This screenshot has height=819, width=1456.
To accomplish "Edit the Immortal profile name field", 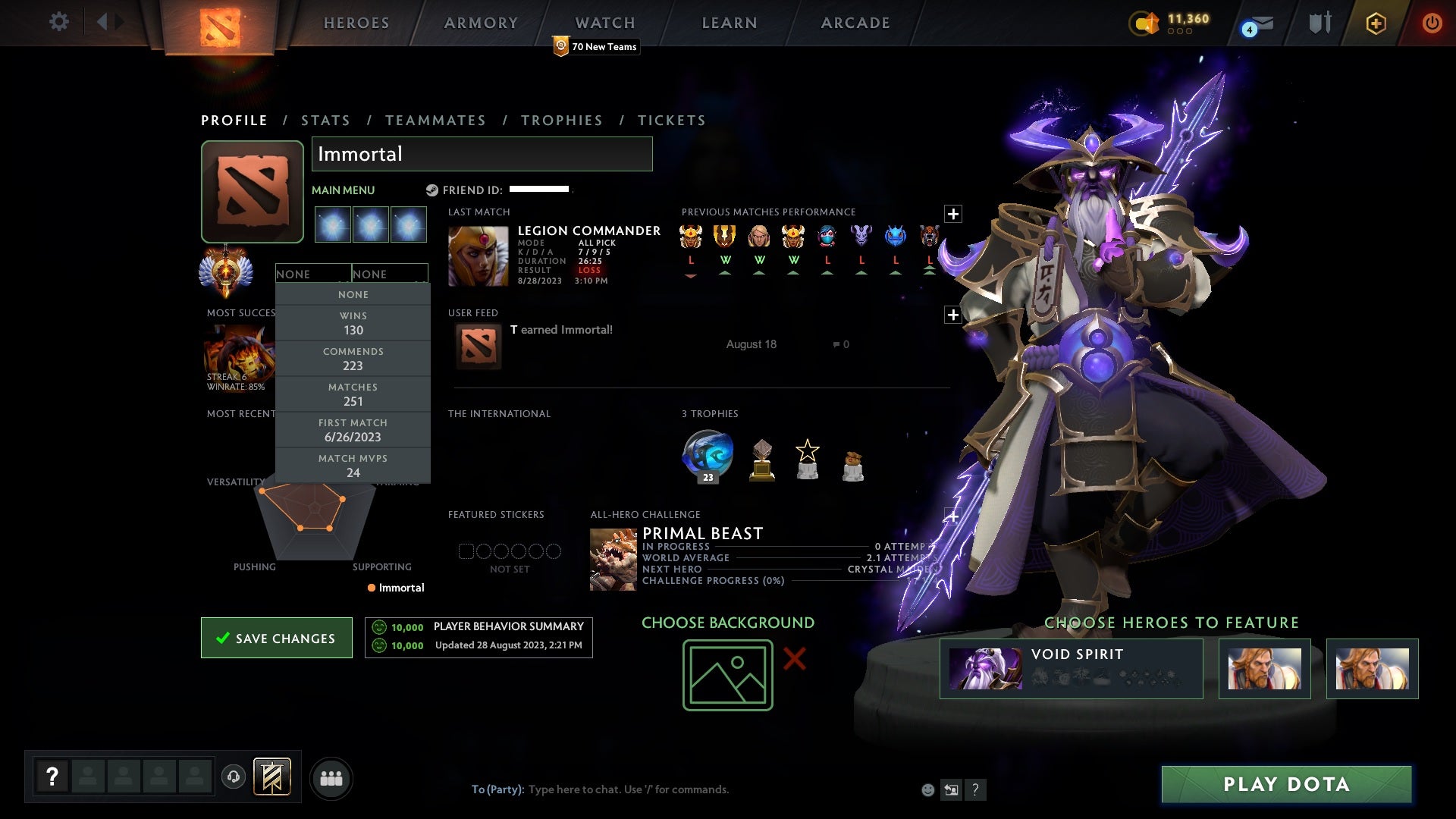I will tap(482, 154).
